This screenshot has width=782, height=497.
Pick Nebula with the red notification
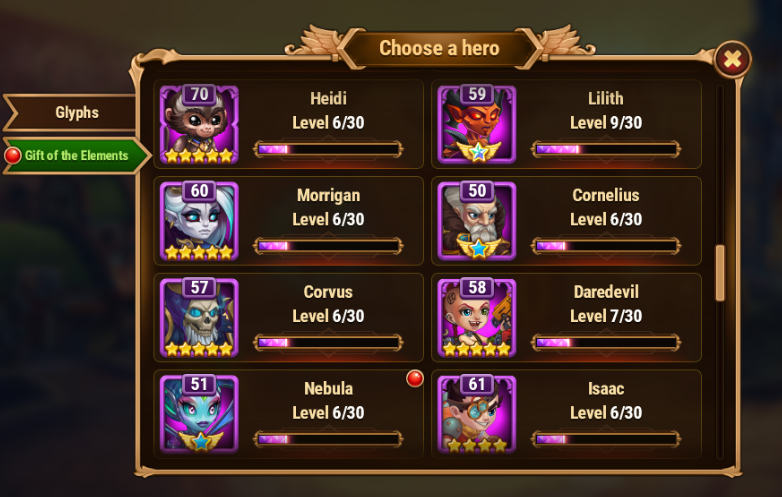point(288,412)
